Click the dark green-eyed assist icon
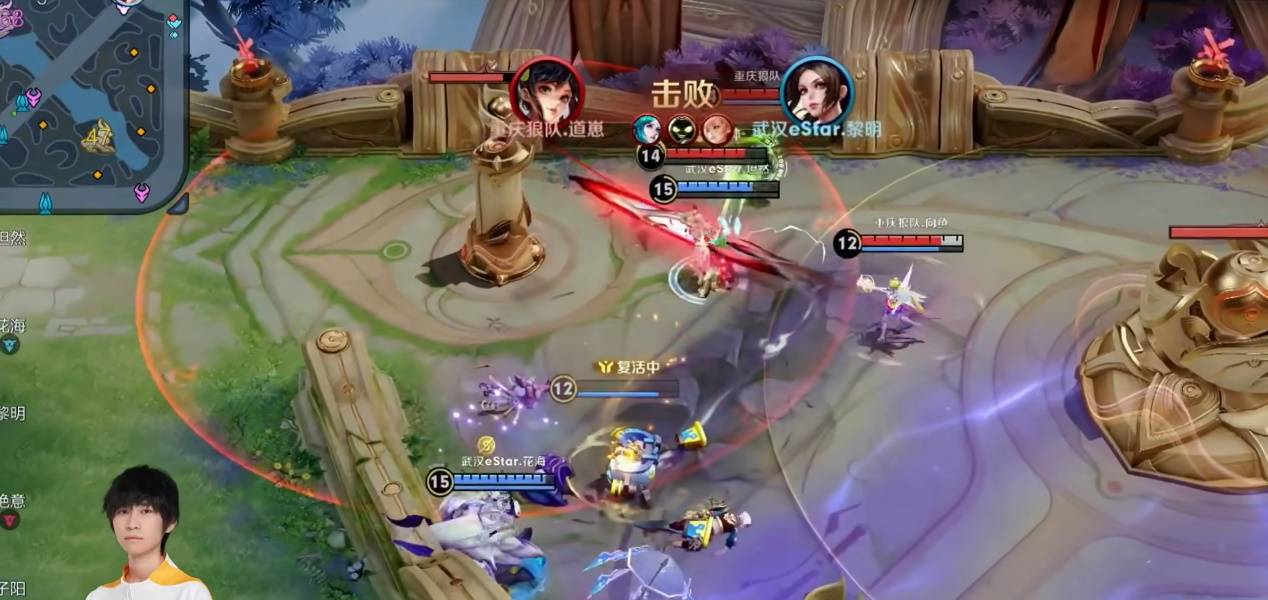Viewport: 1268px width, 600px height. click(681, 129)
